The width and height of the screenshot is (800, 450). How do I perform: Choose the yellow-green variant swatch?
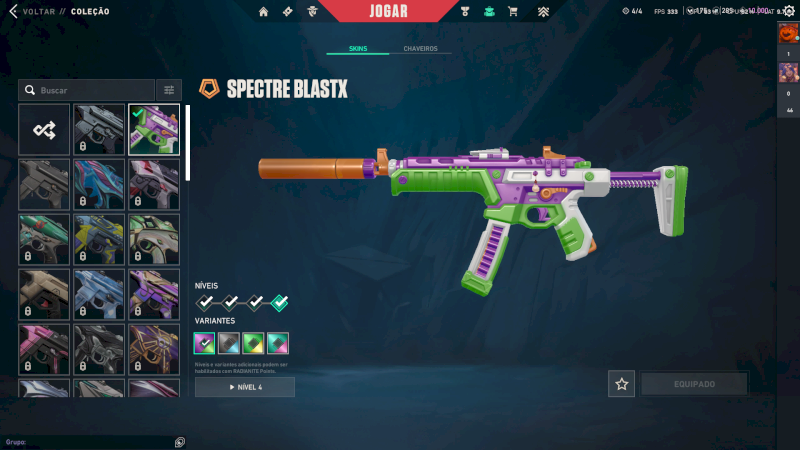coord(253,344)
